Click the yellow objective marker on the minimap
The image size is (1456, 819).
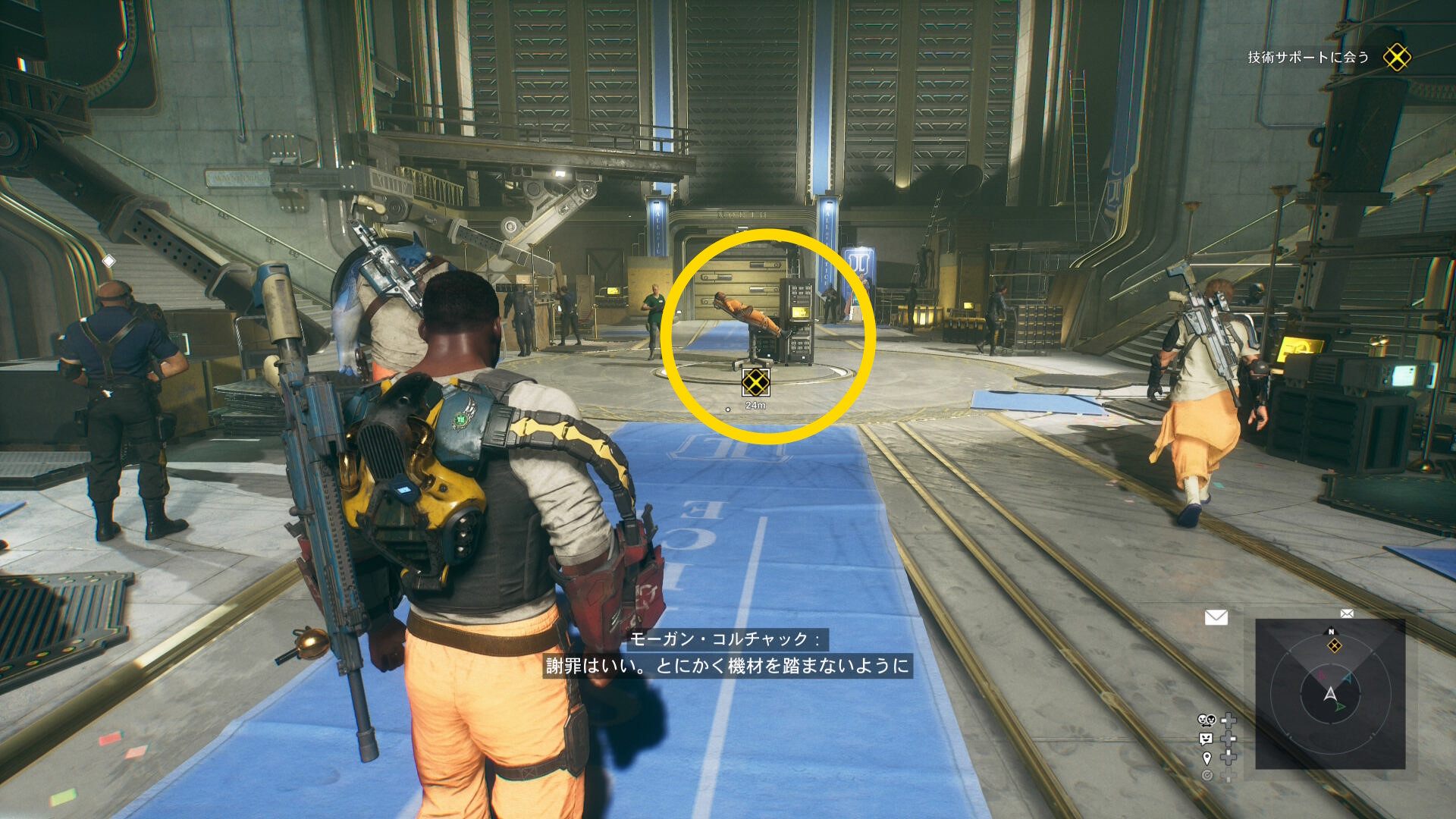point(1334,646)
